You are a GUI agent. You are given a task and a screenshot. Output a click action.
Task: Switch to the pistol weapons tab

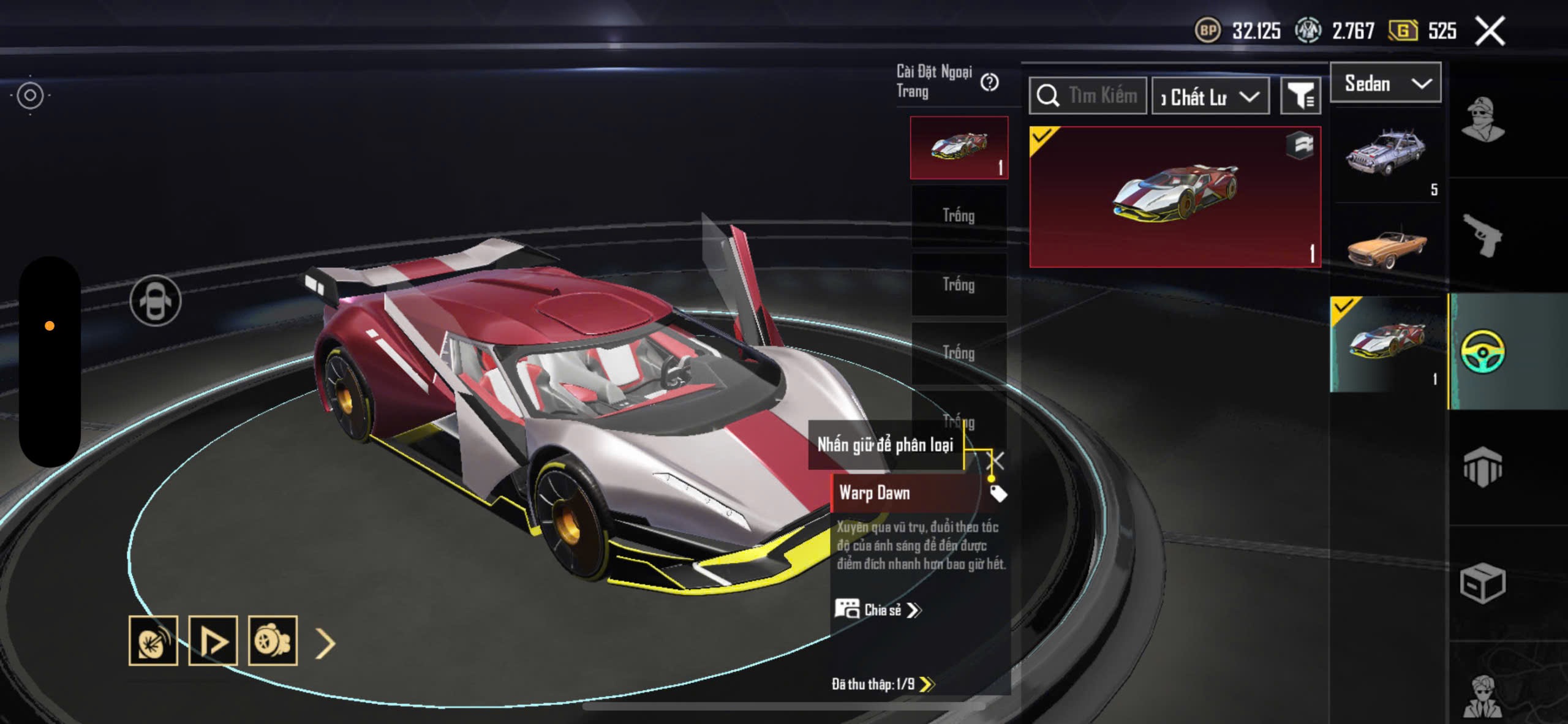point(1482,235)
